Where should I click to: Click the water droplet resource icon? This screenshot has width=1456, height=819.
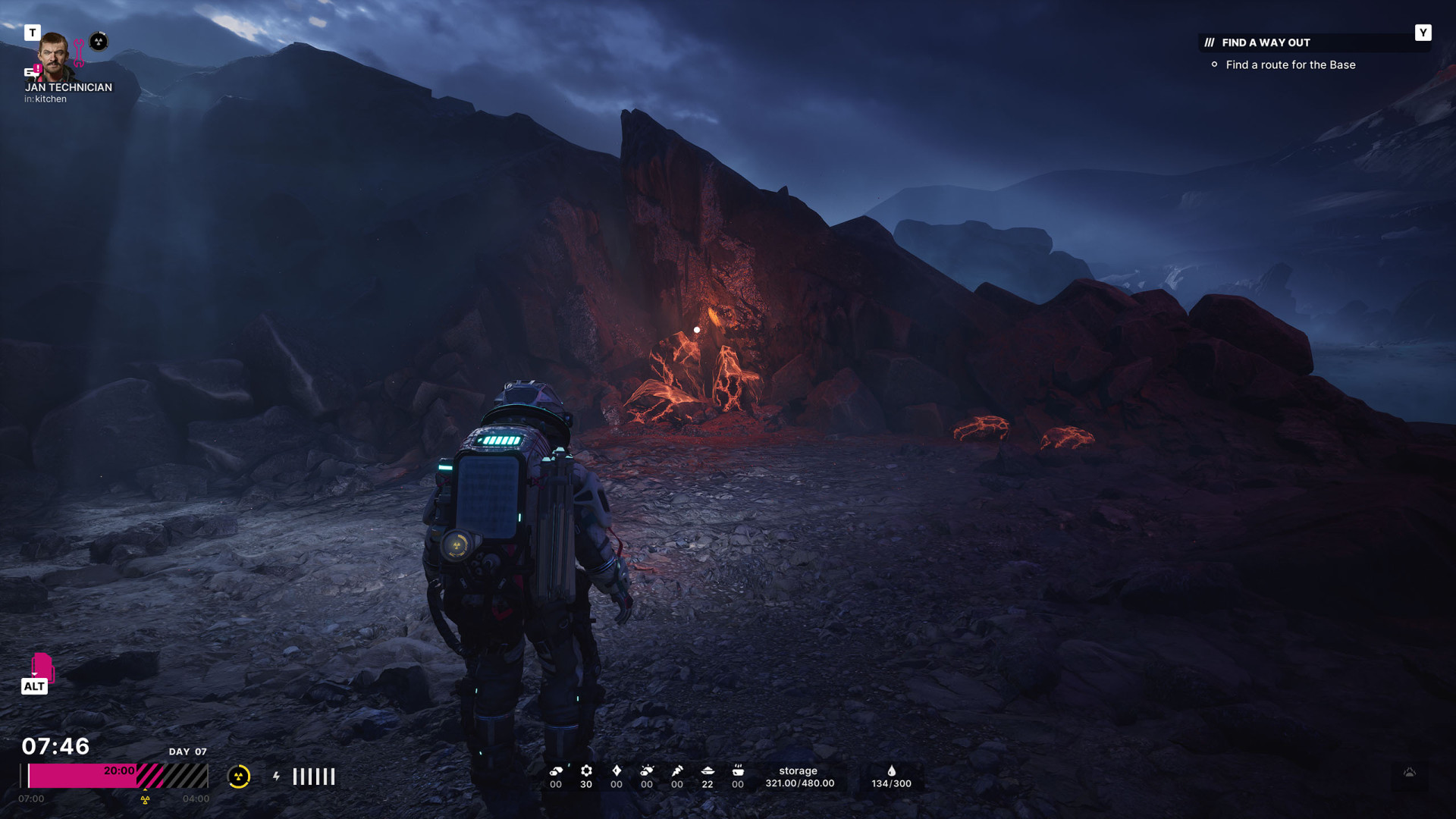pyautogui.click(x=892, y=770)
